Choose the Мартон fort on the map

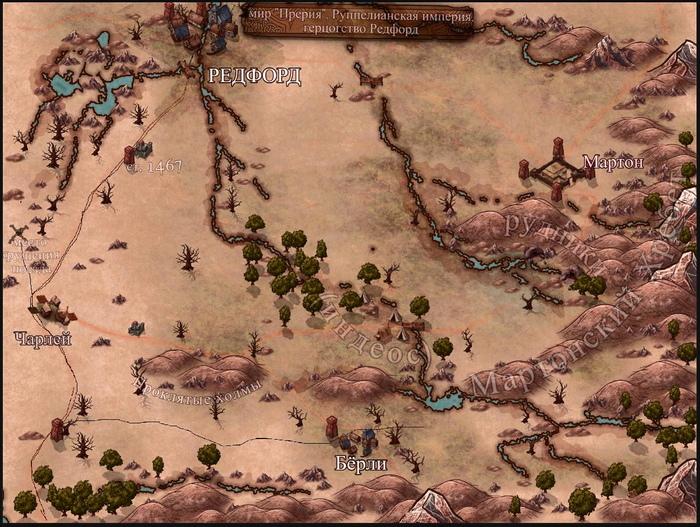pos(553,174)
